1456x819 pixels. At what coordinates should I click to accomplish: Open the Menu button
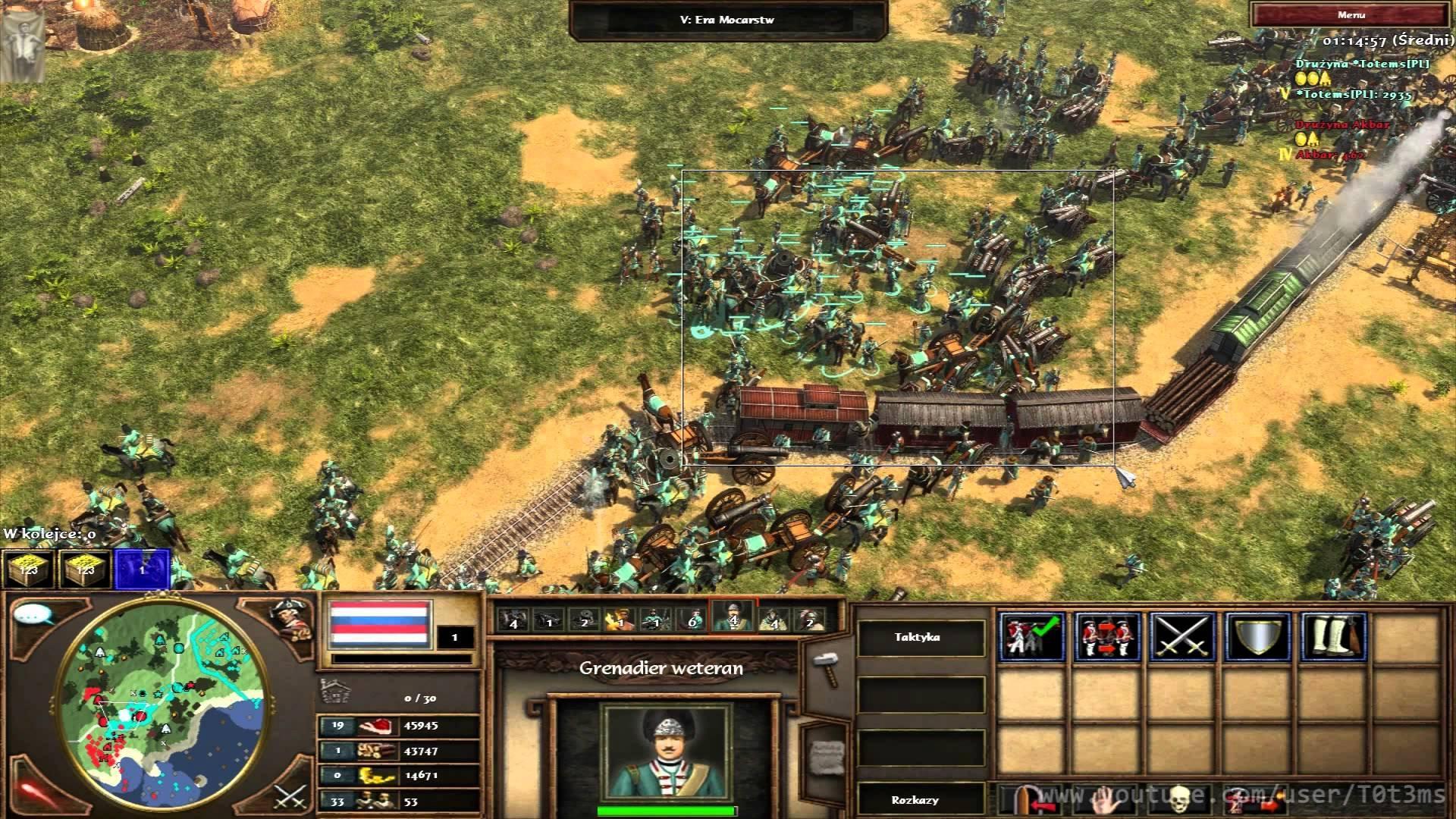(1351, 14)
